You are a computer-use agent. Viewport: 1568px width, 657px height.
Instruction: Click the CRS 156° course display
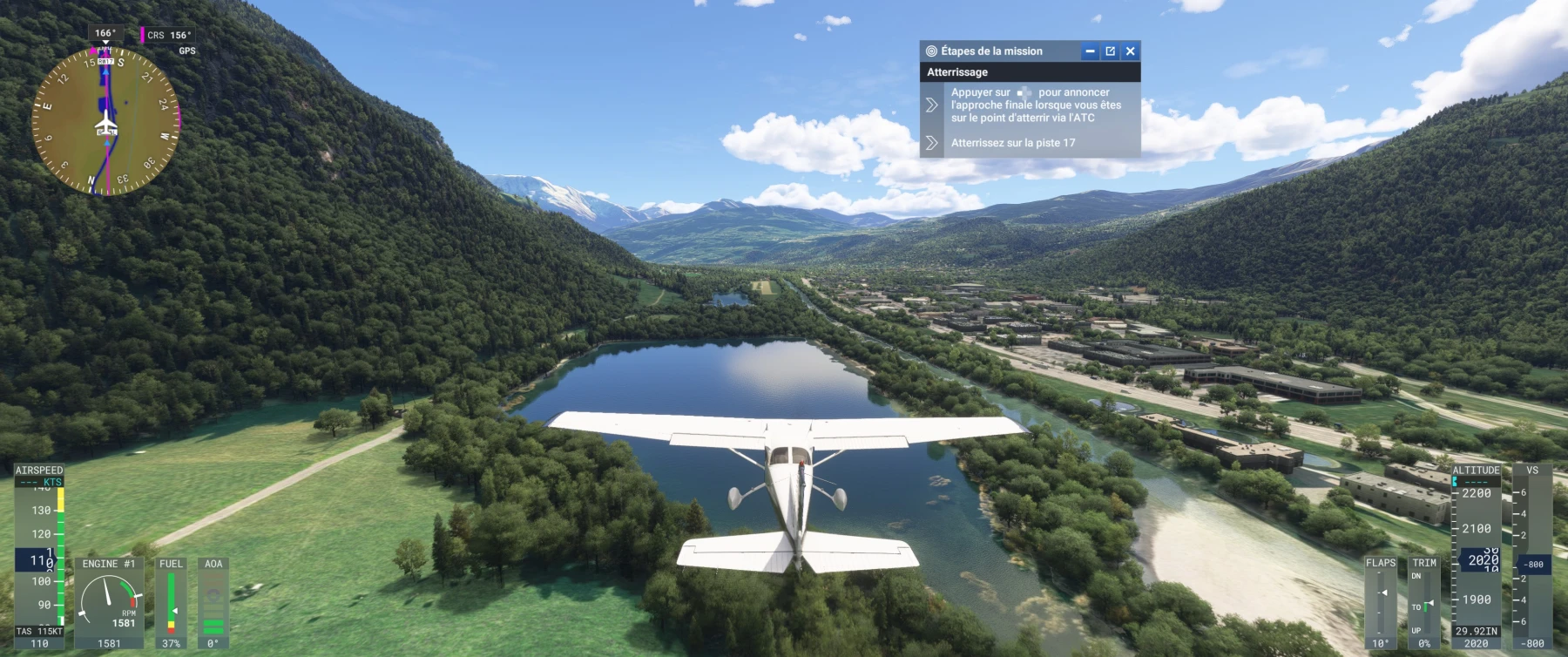click(x=172, y=35)
